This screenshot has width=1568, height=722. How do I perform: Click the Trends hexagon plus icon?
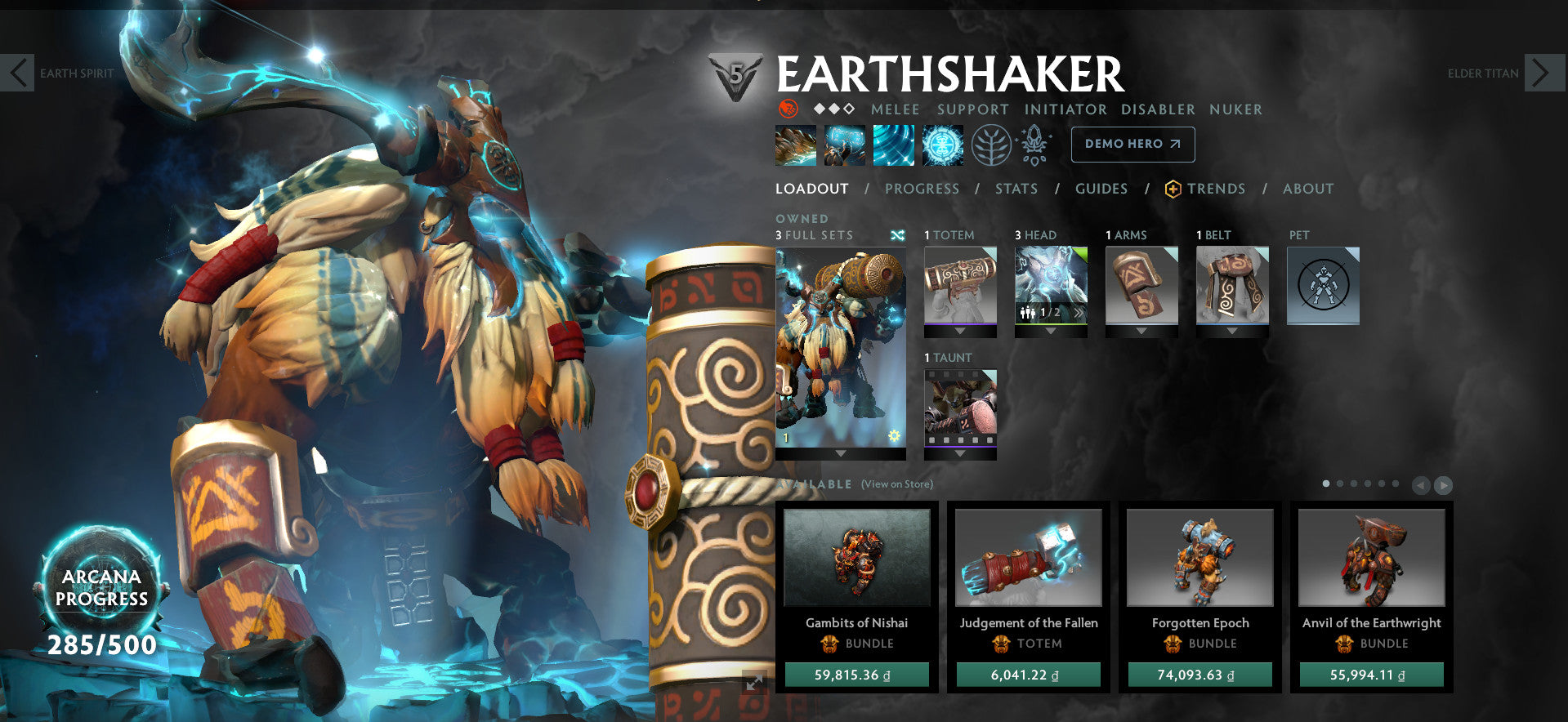[1172, 188]
